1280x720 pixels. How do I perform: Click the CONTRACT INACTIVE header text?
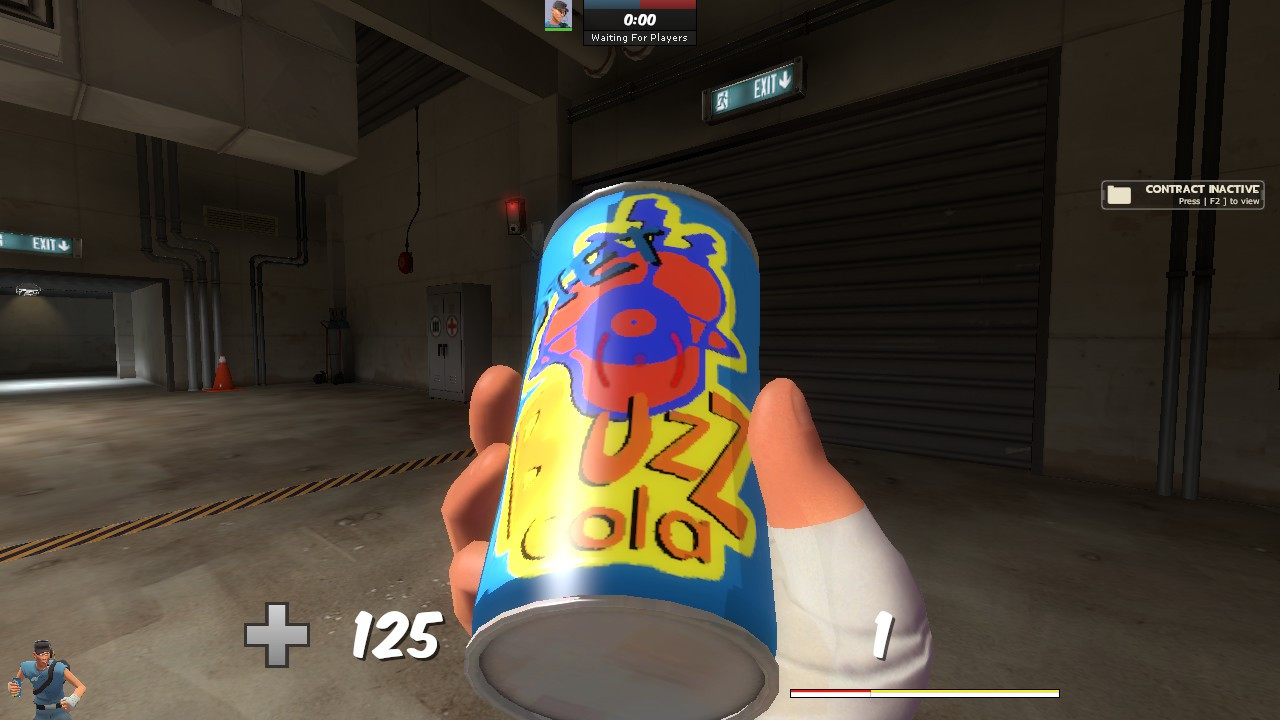1203,188
